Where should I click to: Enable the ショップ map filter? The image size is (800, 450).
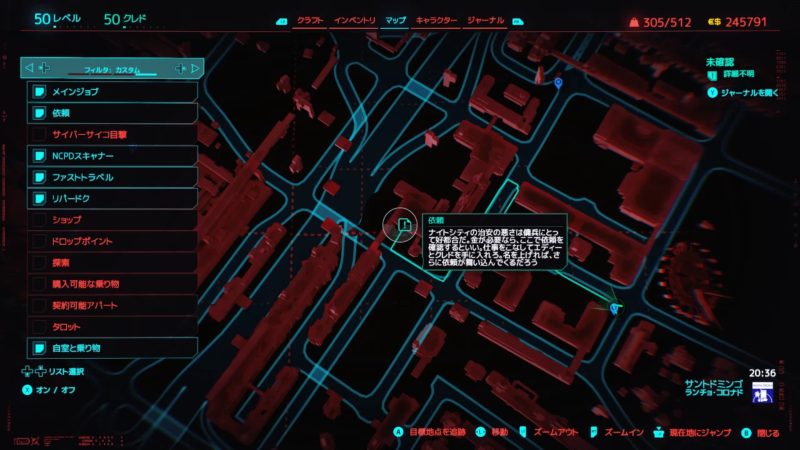112,219
